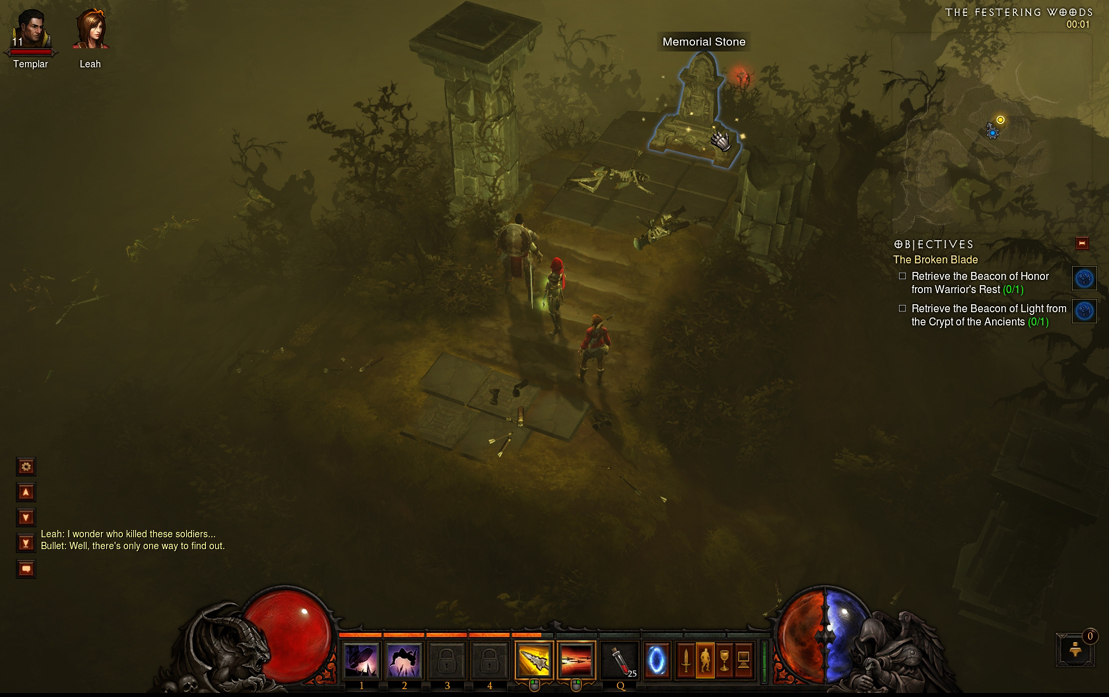
Task: Activate skill in hotbar slot 2
Action: point(404,661)
